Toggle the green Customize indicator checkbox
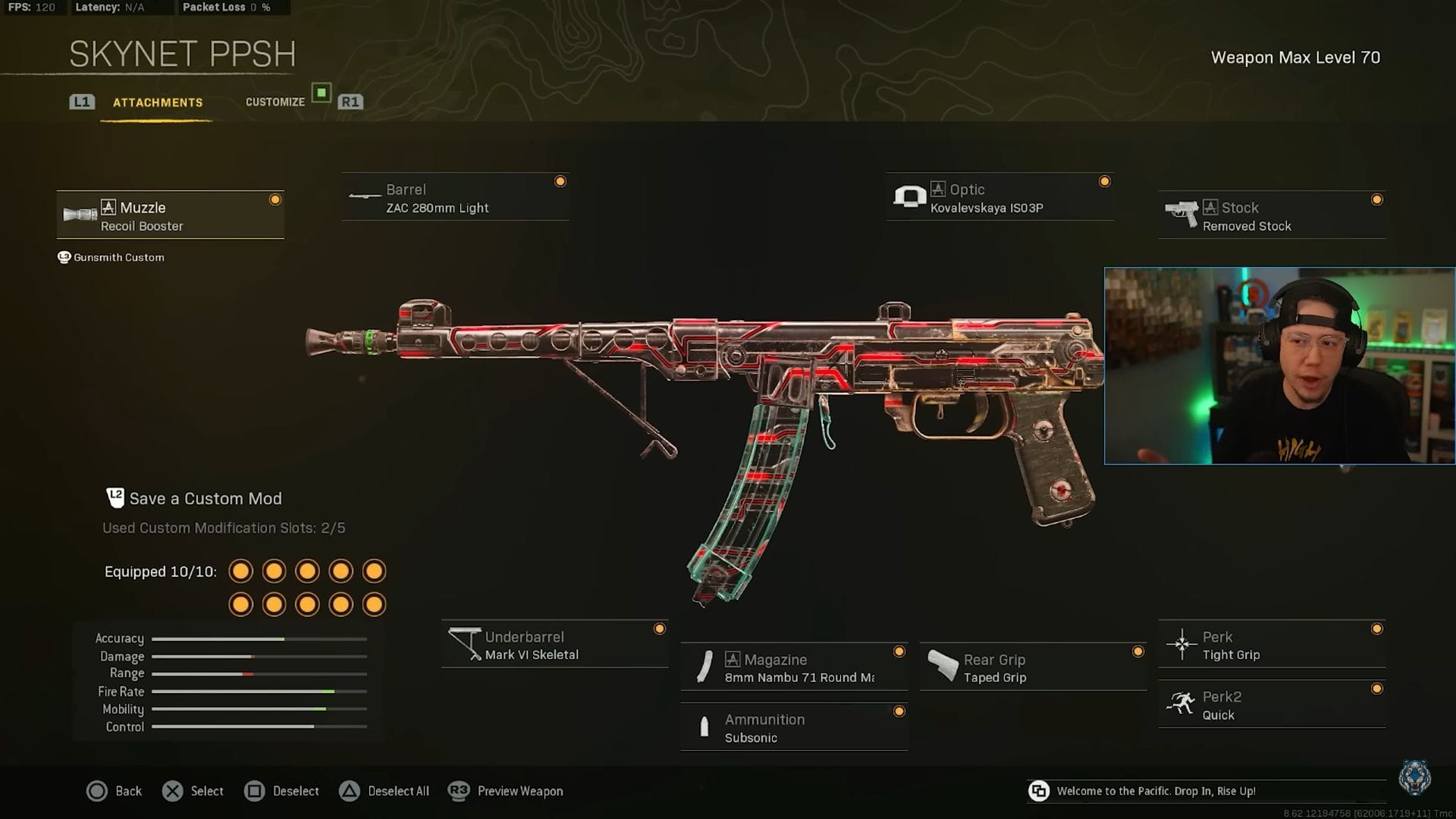 pyautogui.click(x=322, y=94)
